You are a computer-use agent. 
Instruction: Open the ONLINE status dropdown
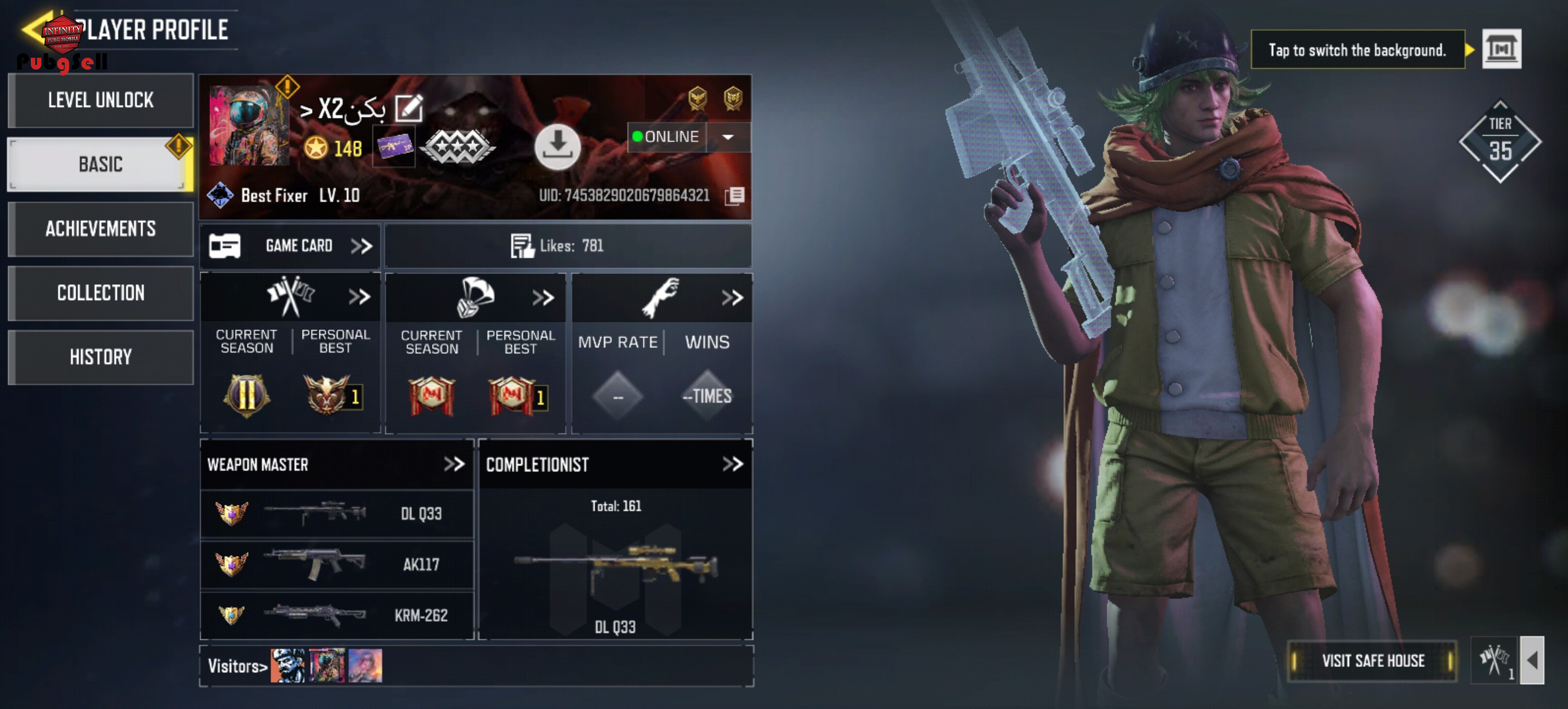[728, 137]
